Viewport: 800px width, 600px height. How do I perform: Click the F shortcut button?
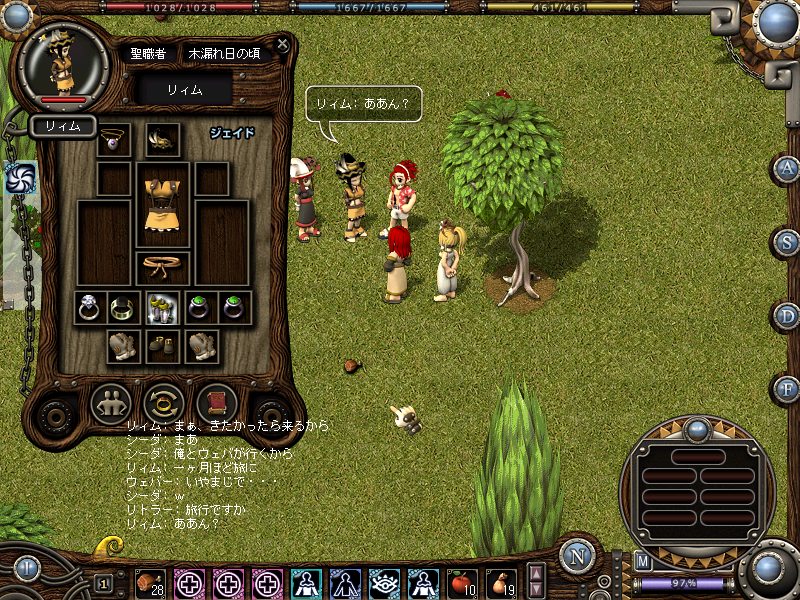click(x=787, y=388)
